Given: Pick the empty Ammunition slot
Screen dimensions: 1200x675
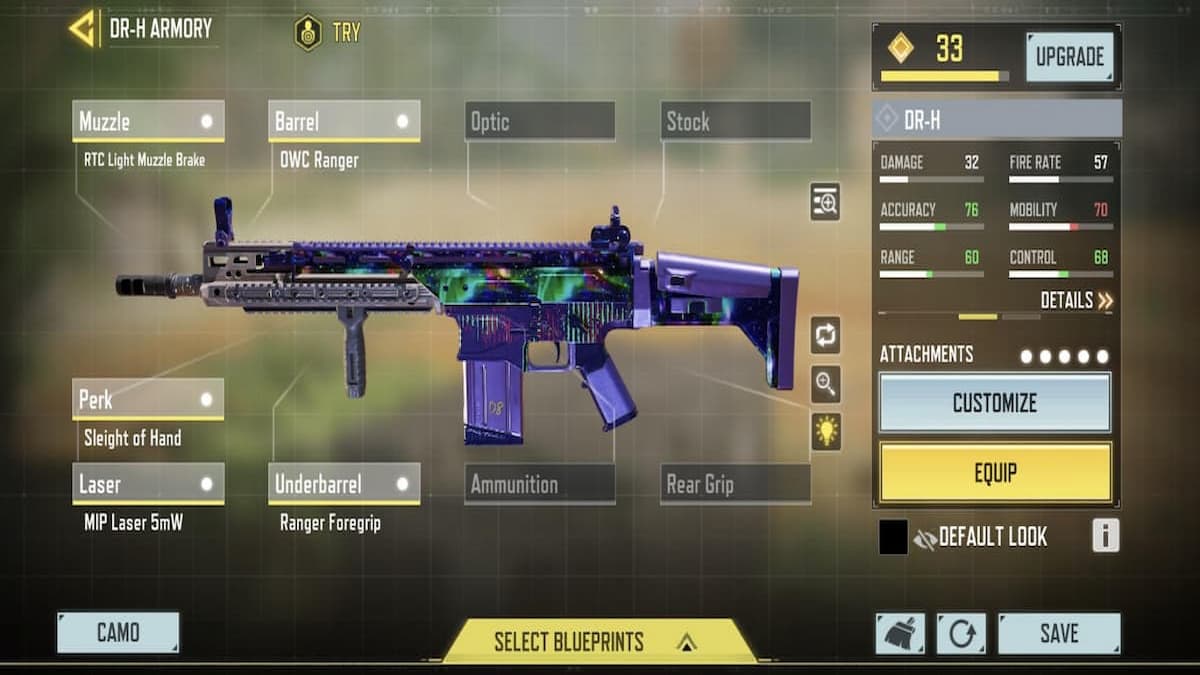Looking at the screenshot, I should tap(540, 484).
